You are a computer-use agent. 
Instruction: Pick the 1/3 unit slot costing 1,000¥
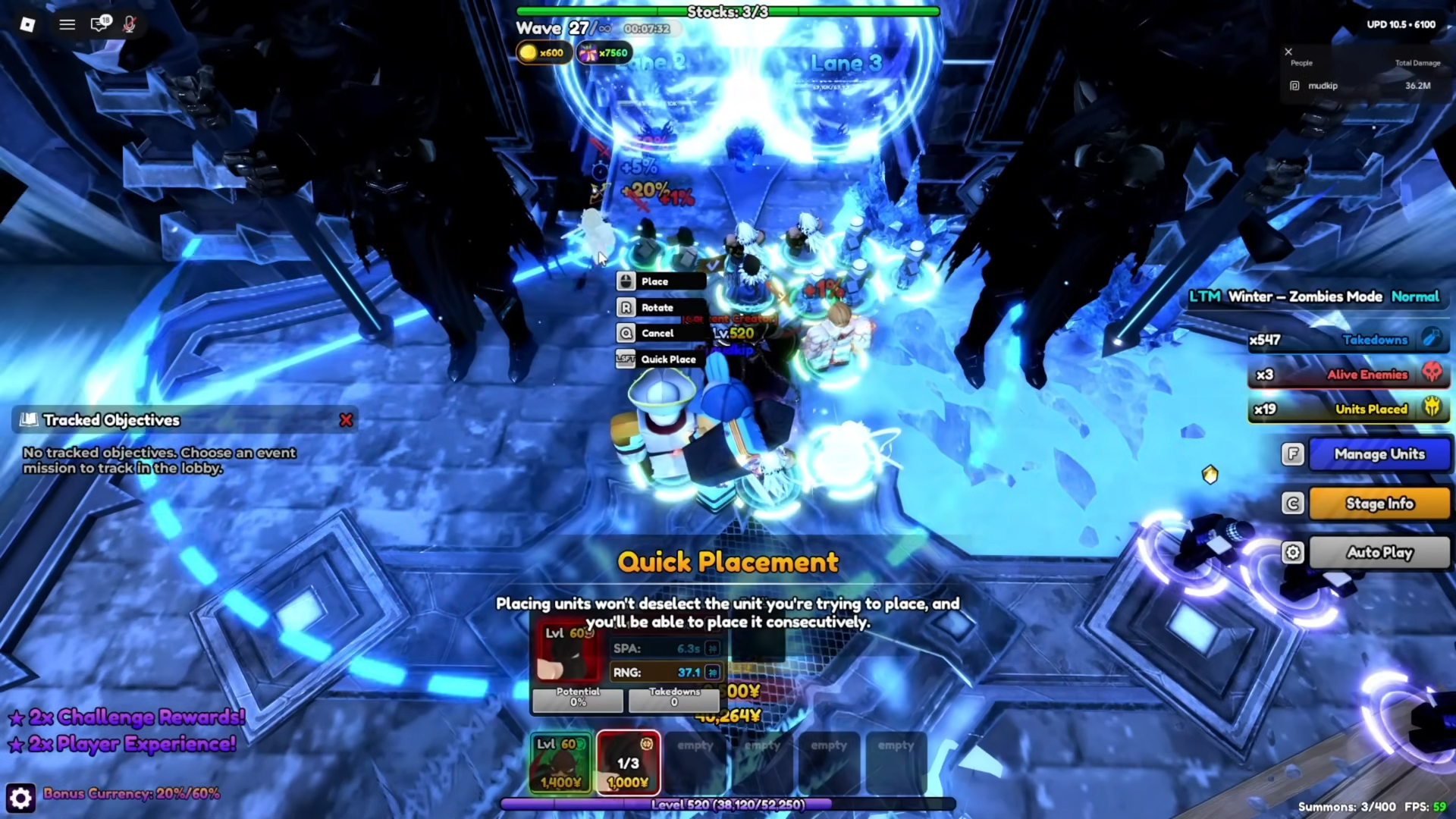tap(628, 762)
